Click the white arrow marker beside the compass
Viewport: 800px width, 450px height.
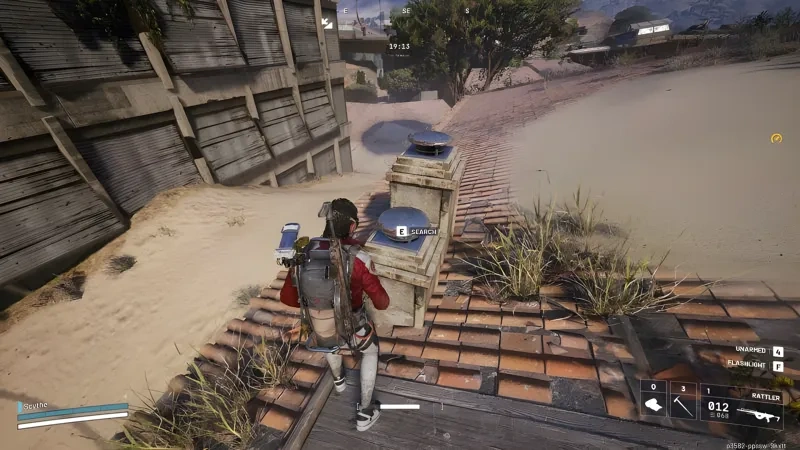[x=325, y=22]
